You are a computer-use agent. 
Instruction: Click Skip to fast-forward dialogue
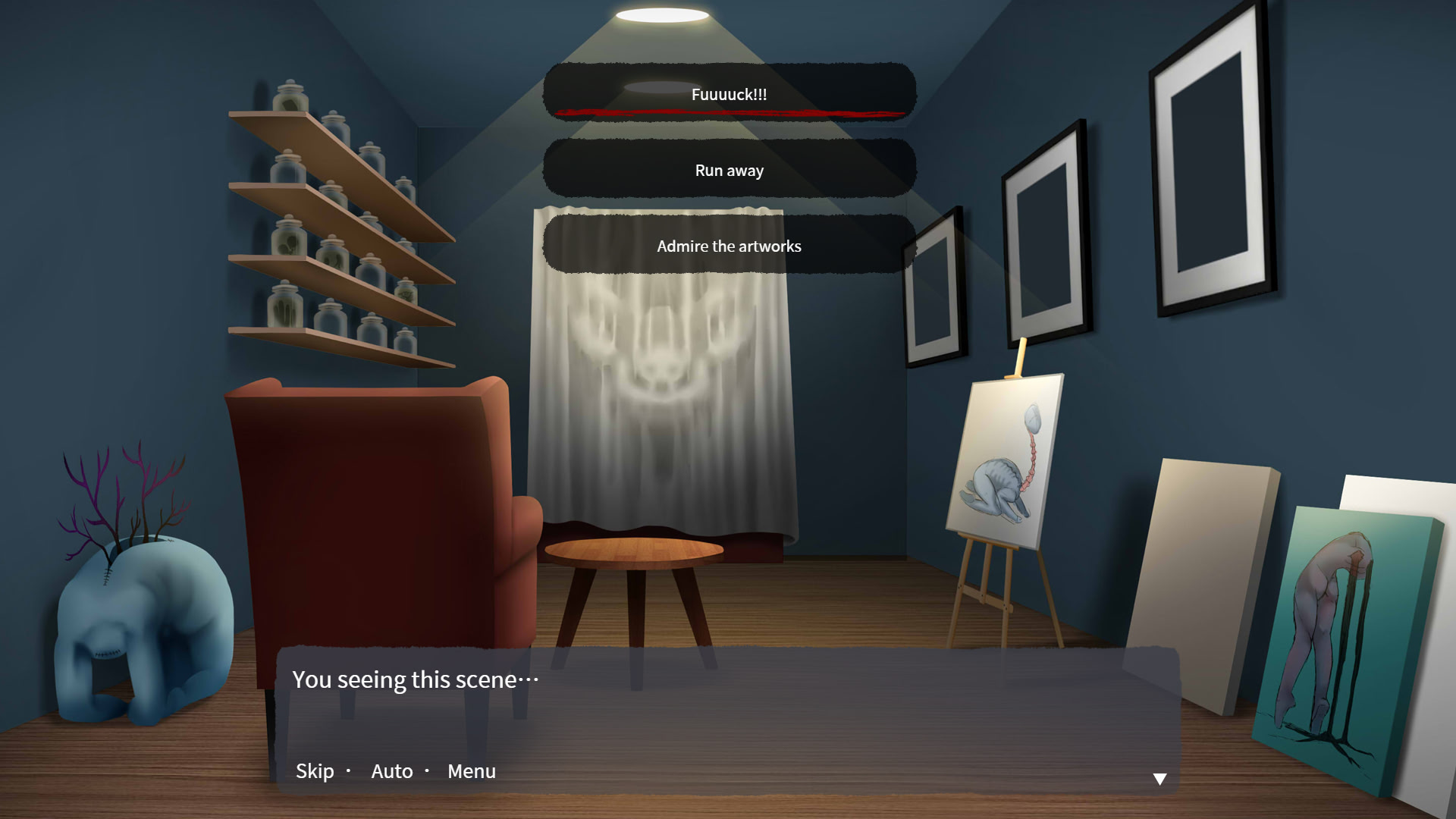(x=314, y=770)
